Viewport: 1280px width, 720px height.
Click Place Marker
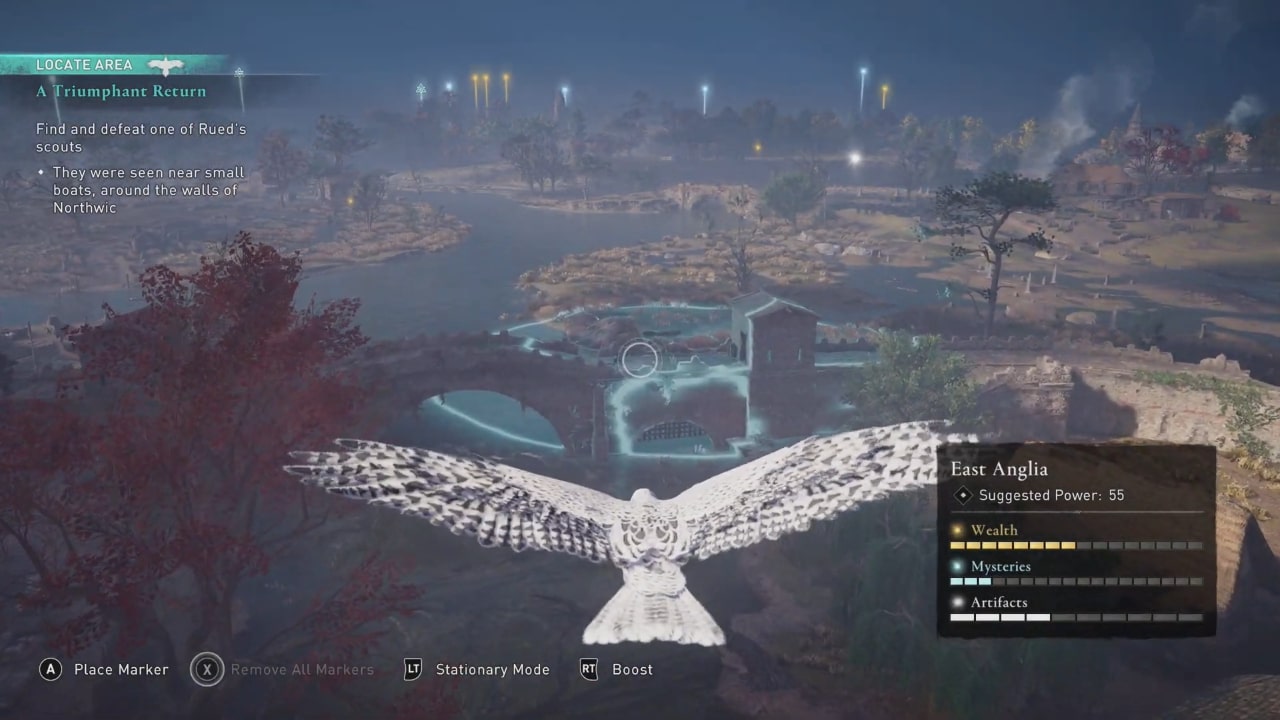[x=121, y=669]
